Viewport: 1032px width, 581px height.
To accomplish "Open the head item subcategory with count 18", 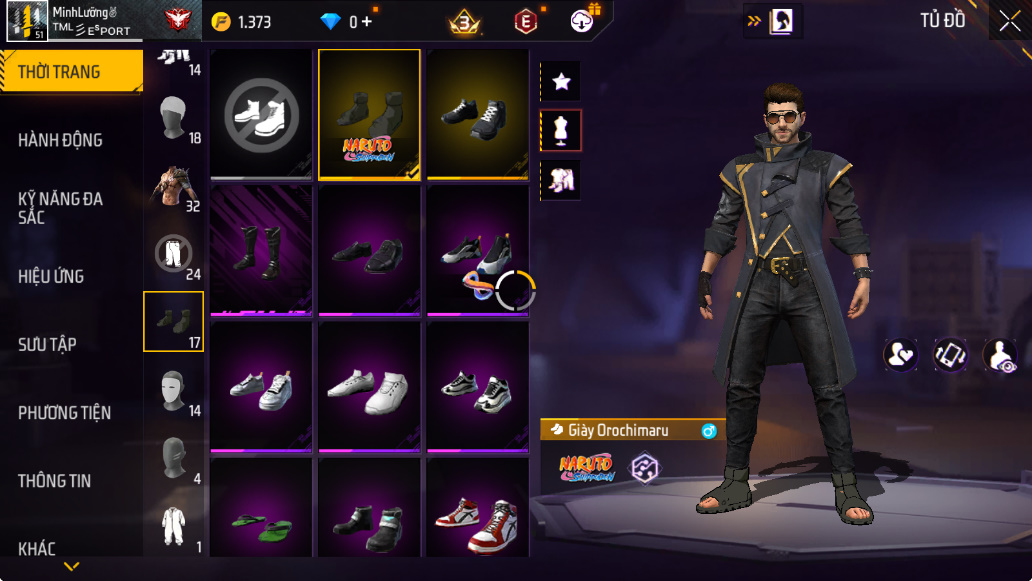I will click(x=174, y=119).
